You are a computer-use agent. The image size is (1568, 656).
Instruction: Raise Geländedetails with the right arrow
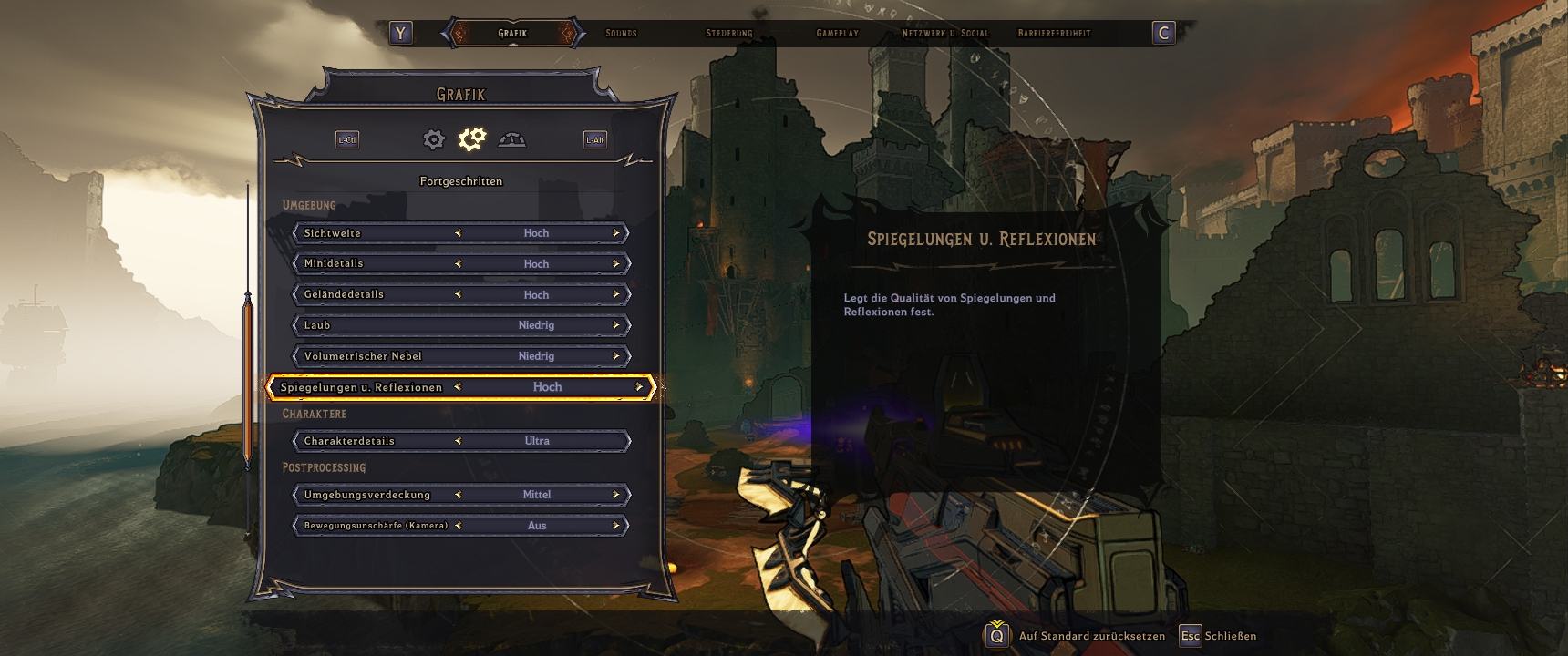click(x=616, y=294)
